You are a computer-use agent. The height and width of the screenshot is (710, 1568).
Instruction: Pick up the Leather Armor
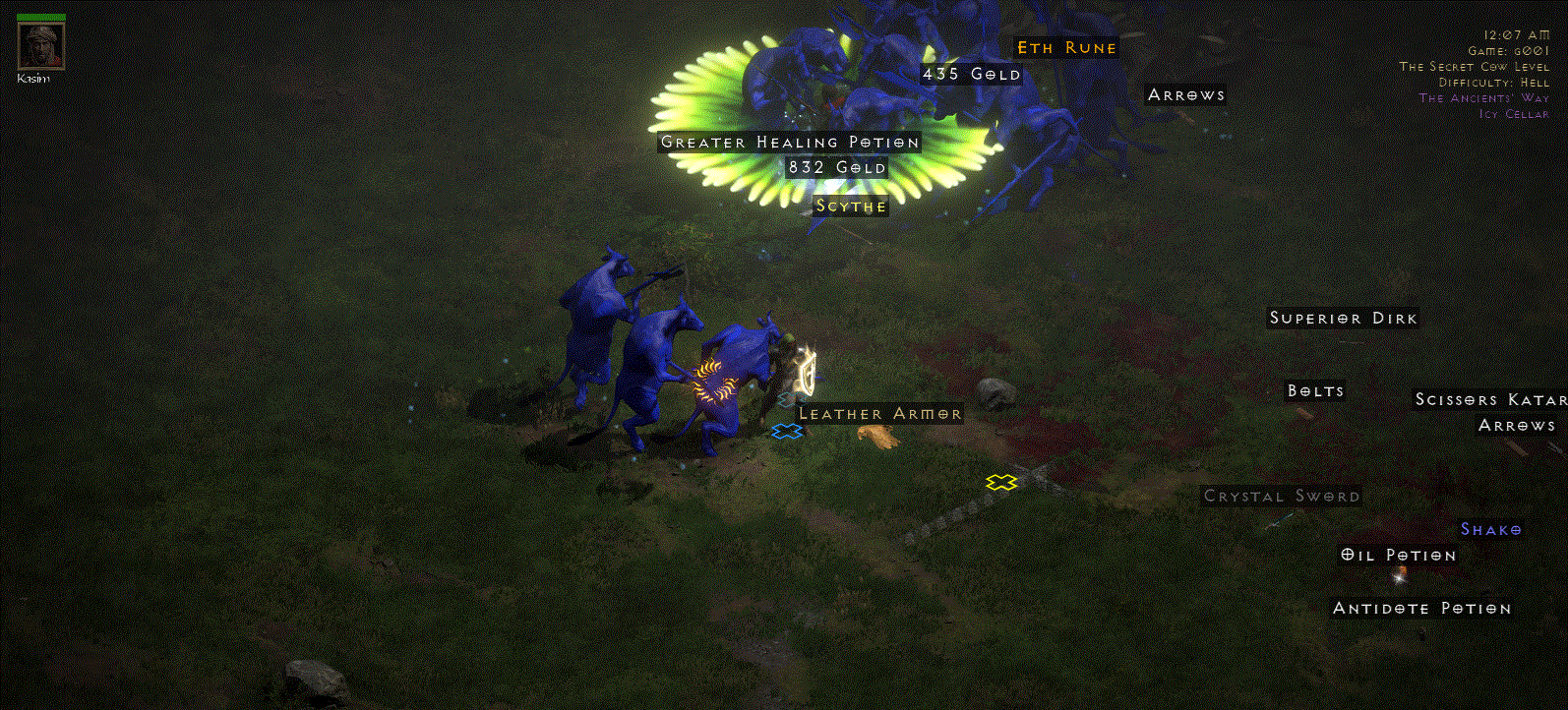click(881, 414)
